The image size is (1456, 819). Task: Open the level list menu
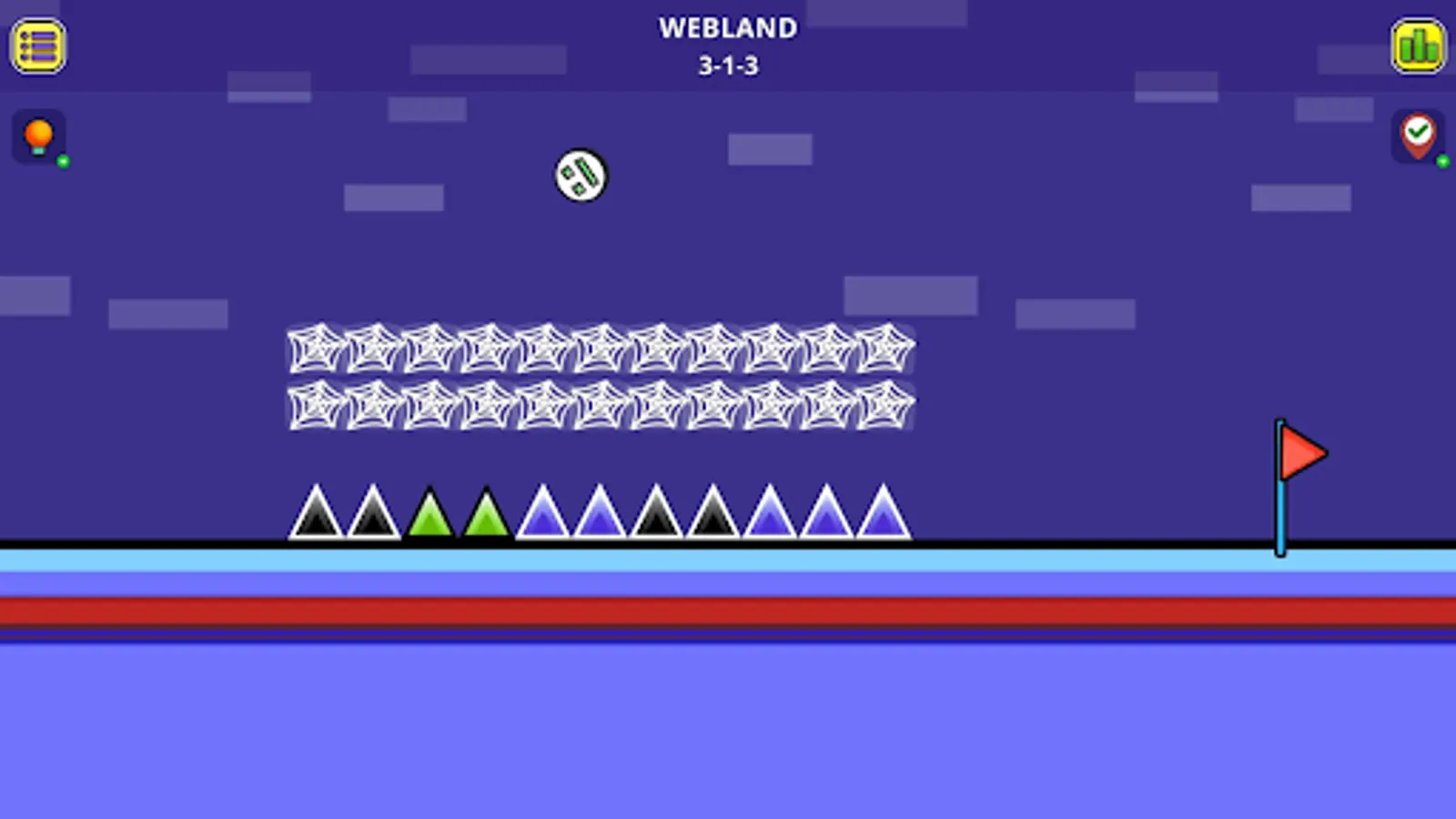[38, 46]
